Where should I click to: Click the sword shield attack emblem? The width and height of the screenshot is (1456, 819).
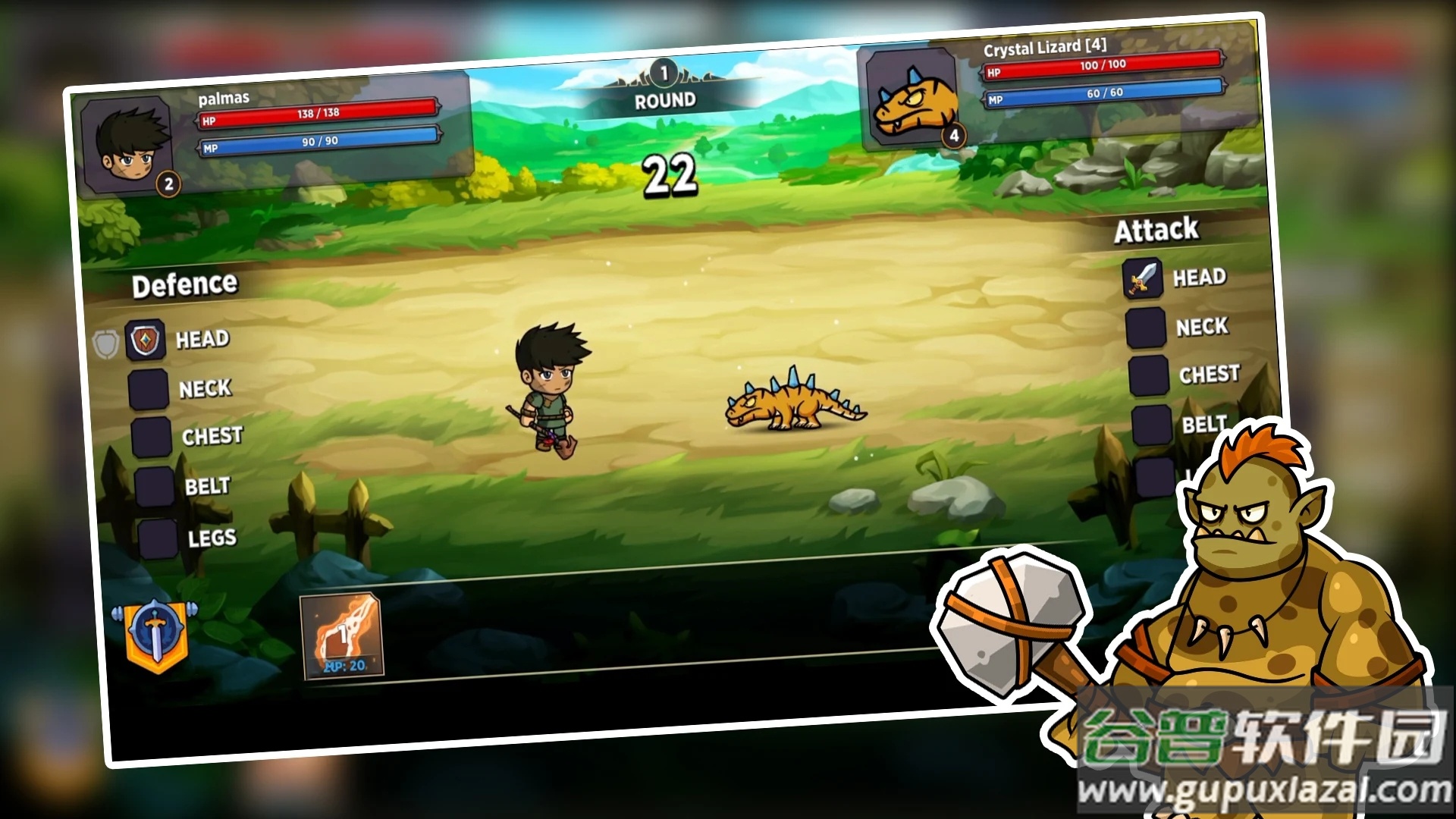pos(155,635)
